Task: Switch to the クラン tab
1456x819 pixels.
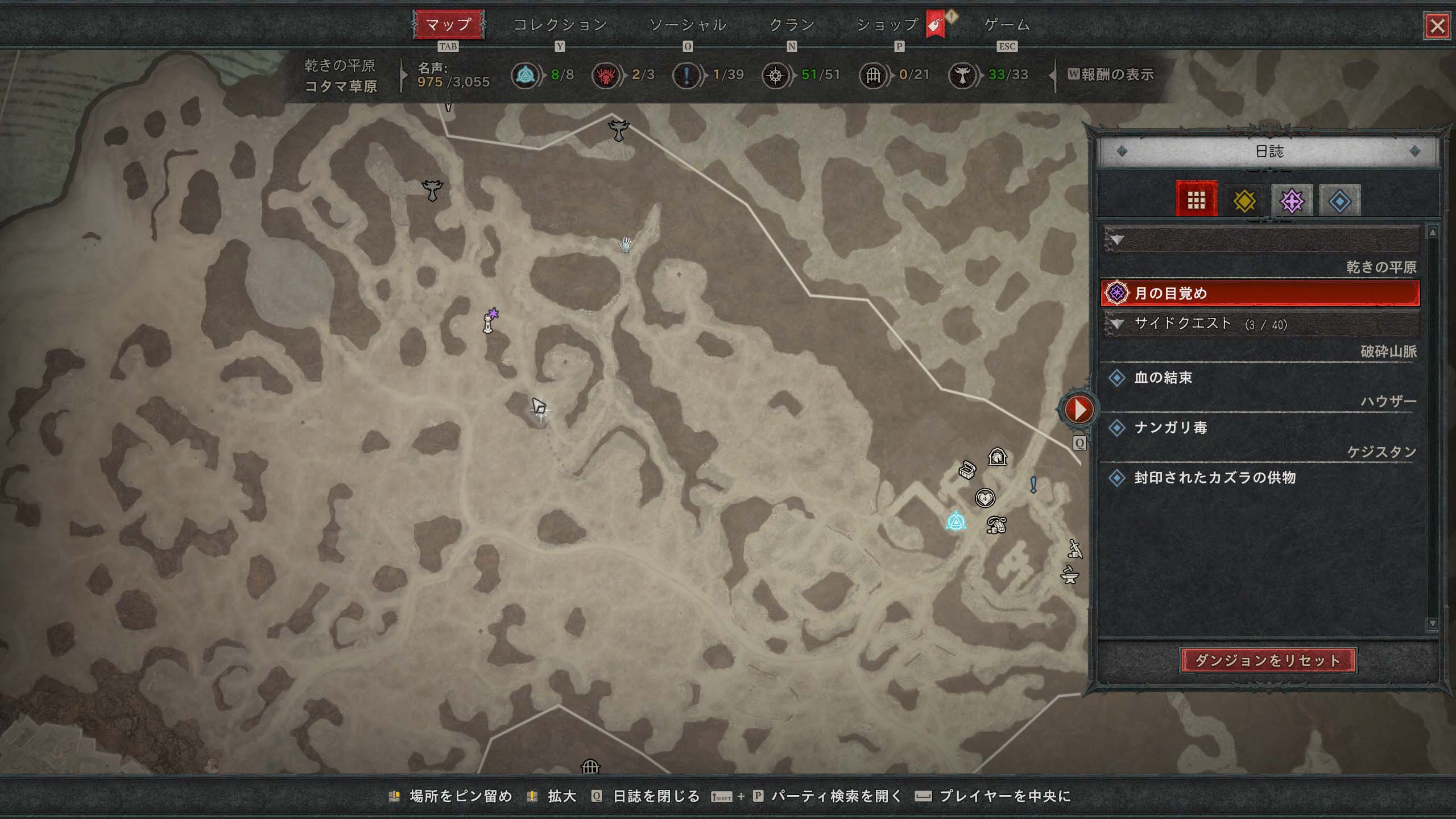Action: [x=792, y=25]
